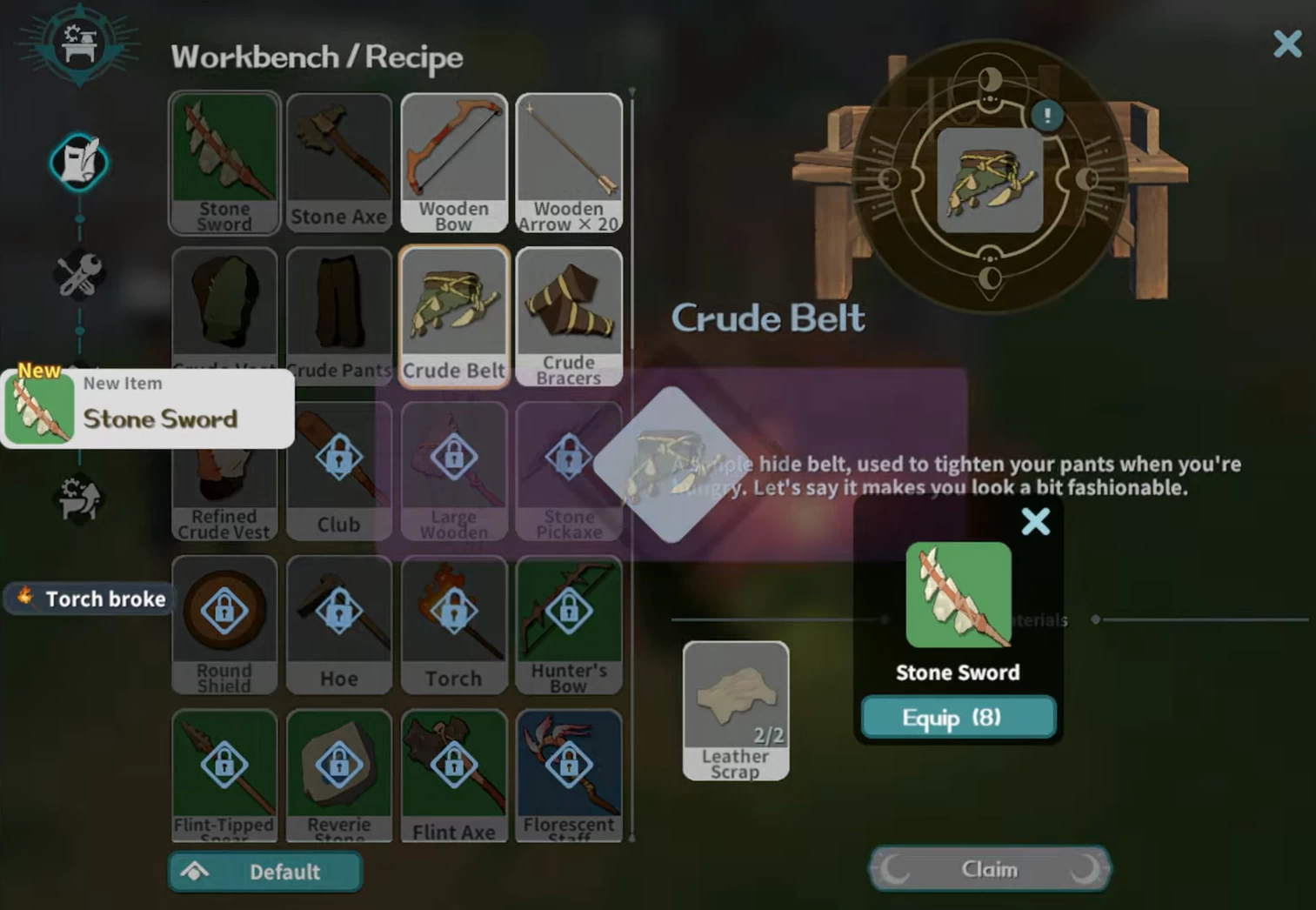
Task: Choose the Crude Bracers recipe
Action: pos(569,316)
